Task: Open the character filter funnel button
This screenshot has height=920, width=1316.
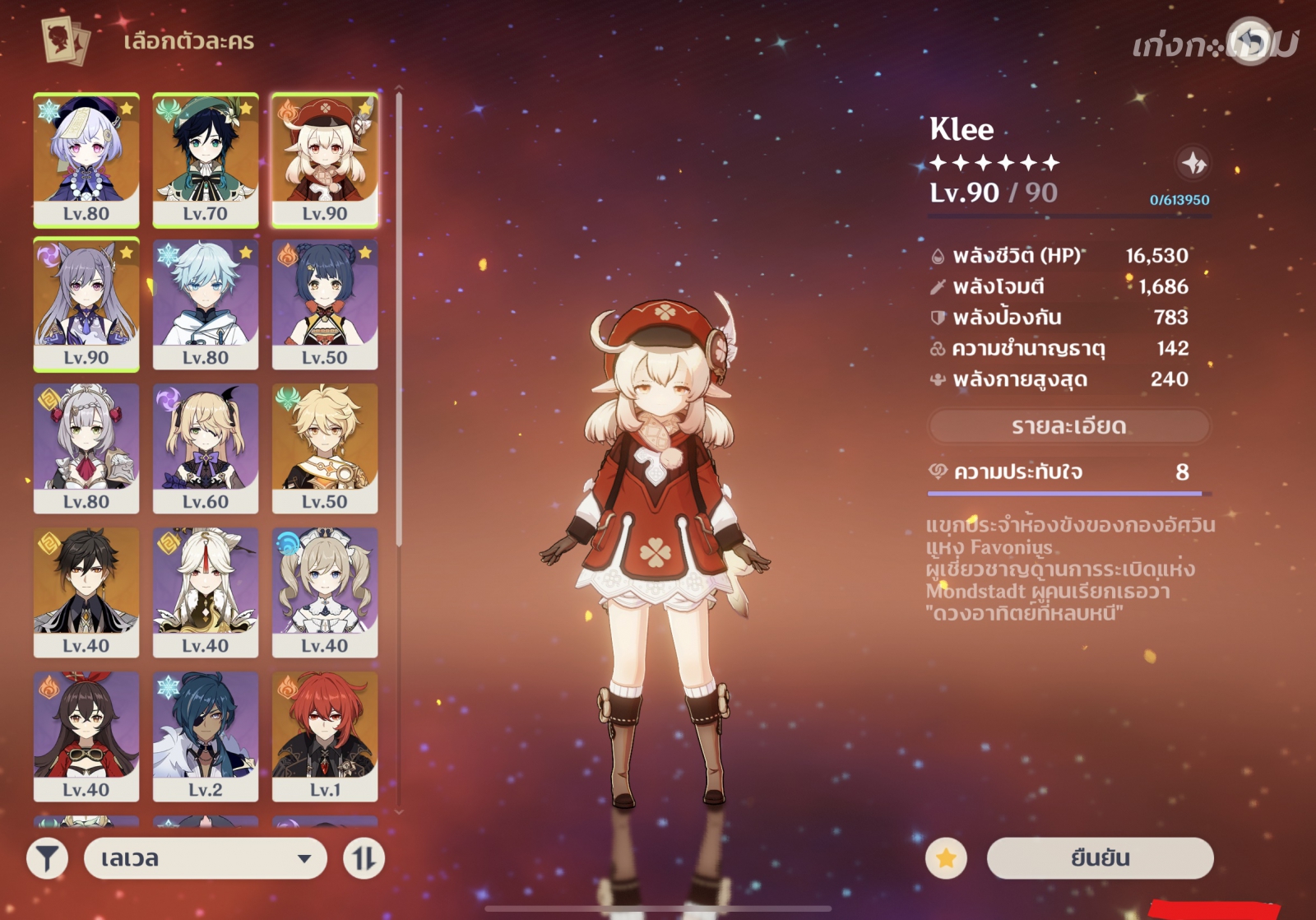Action: coord(47,858)
